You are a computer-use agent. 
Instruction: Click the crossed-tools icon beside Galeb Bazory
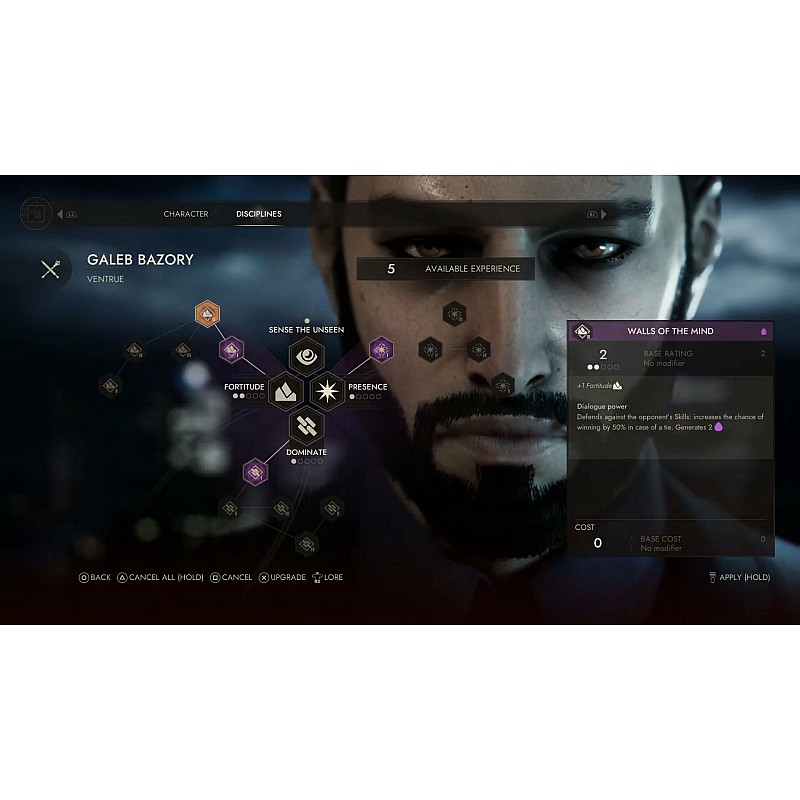[51, 268]
